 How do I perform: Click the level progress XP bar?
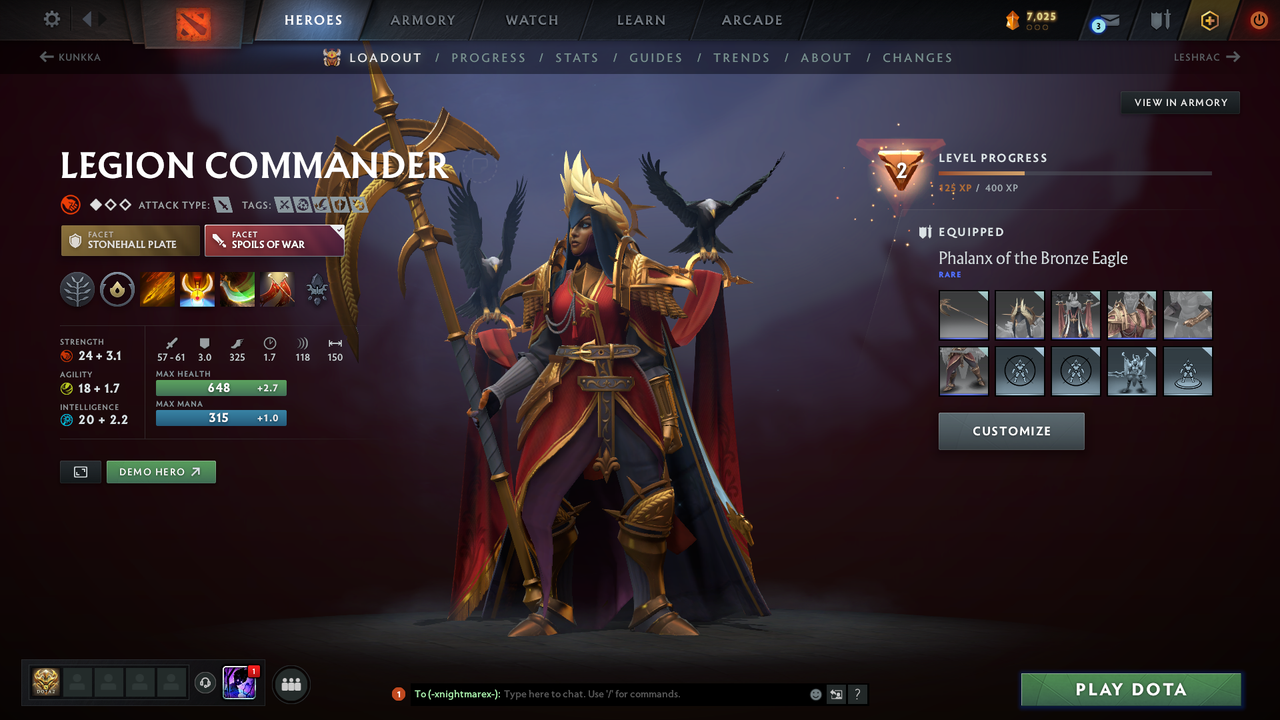coord(1075,171)
